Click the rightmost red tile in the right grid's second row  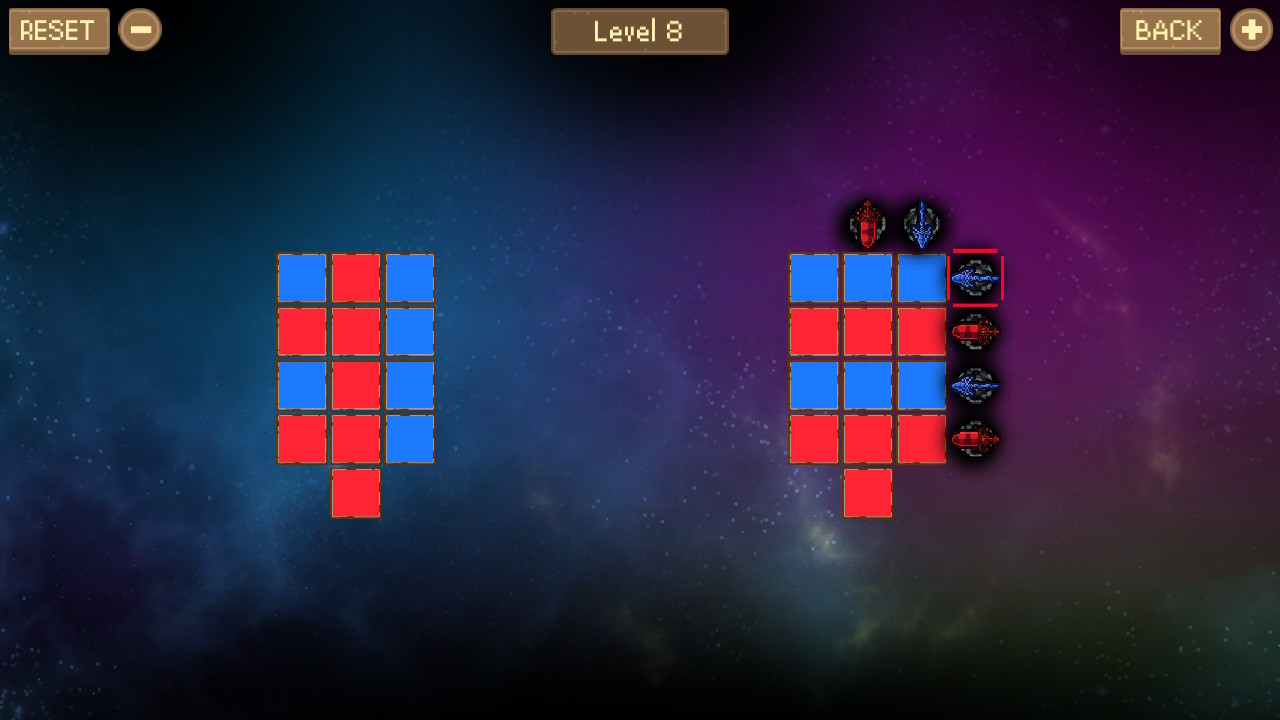coord(920,332)
